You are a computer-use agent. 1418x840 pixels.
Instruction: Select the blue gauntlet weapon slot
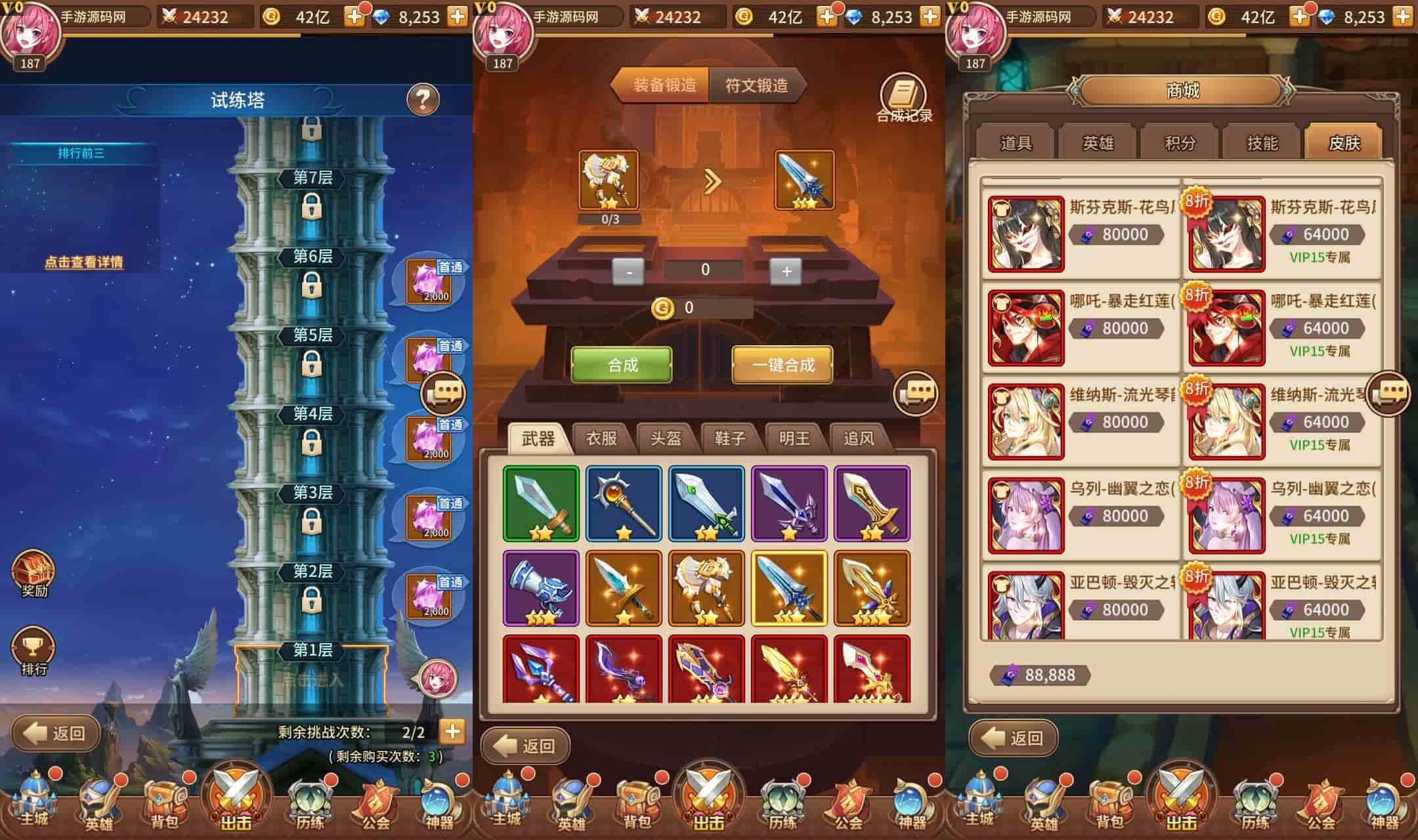pos(541,588)
